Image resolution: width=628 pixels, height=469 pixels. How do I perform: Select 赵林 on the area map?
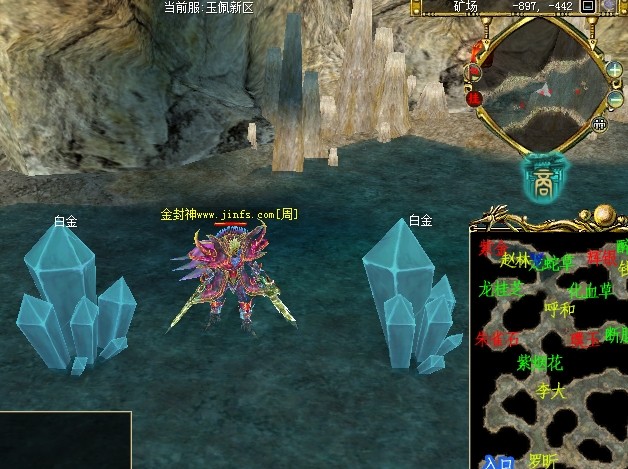pos(515,260)
